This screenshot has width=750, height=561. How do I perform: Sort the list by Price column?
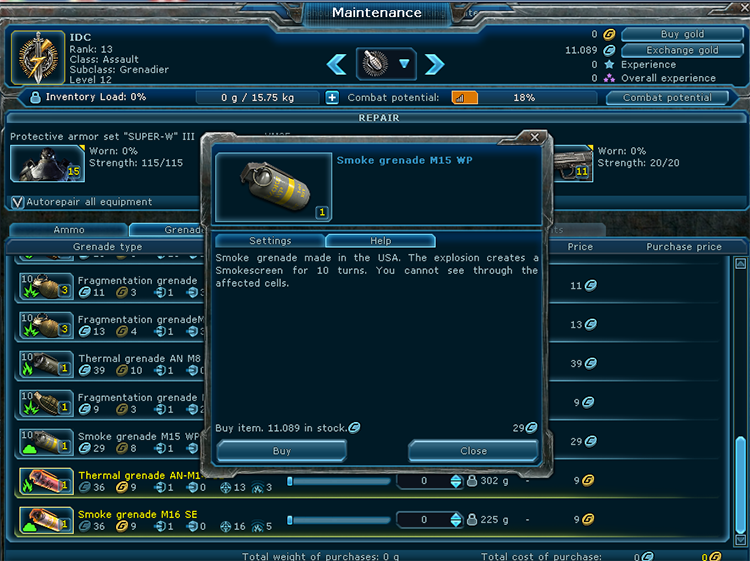pos(580,246)
